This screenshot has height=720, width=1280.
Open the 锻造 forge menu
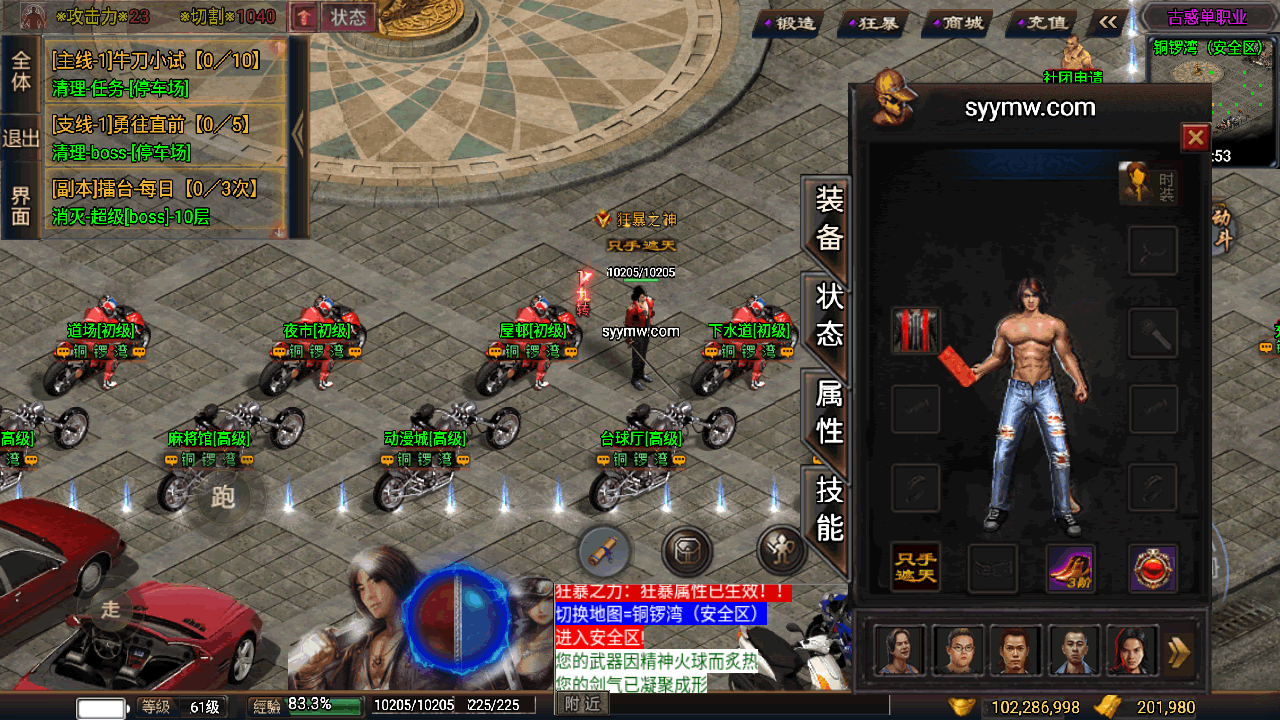(x=790, y=22)
